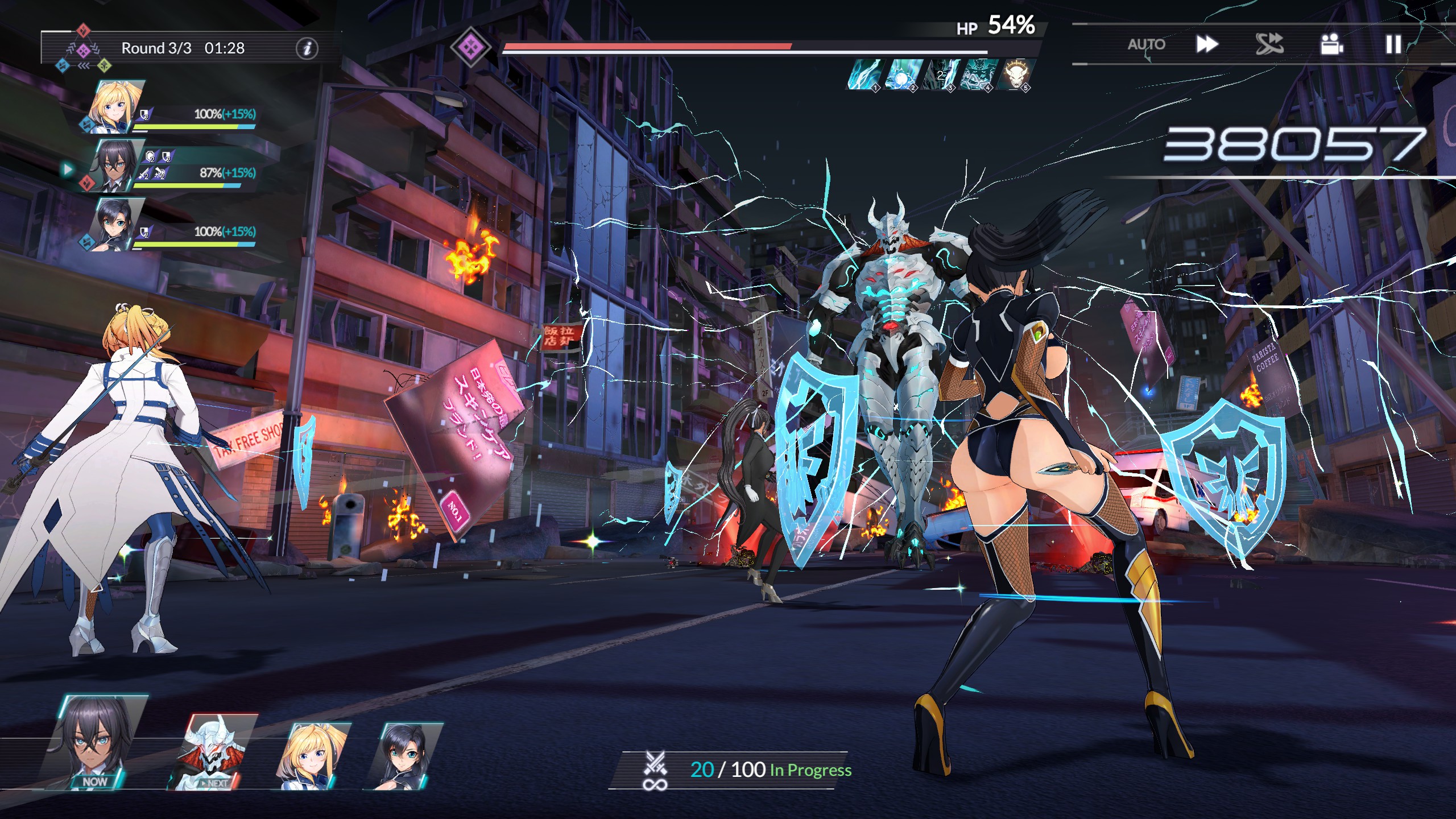View boss skill 2 glowing orb icon
This screenshot has width=1456, height=819.
pyautogui.click(x=901, y=75)
